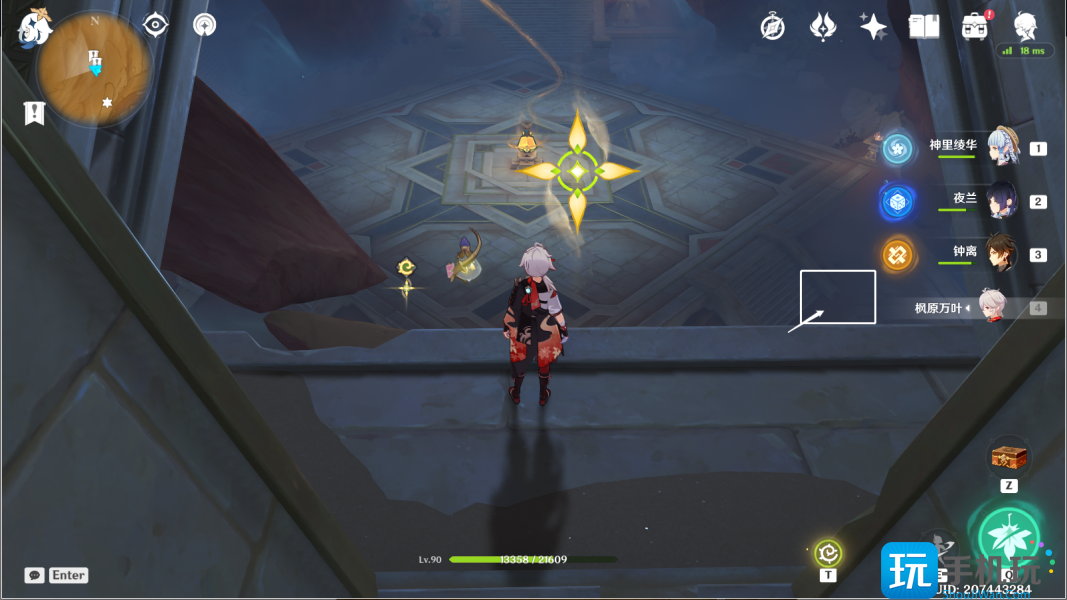Open the winged emblem icon in top bar

pyautogui.click(x=822, y=27)
